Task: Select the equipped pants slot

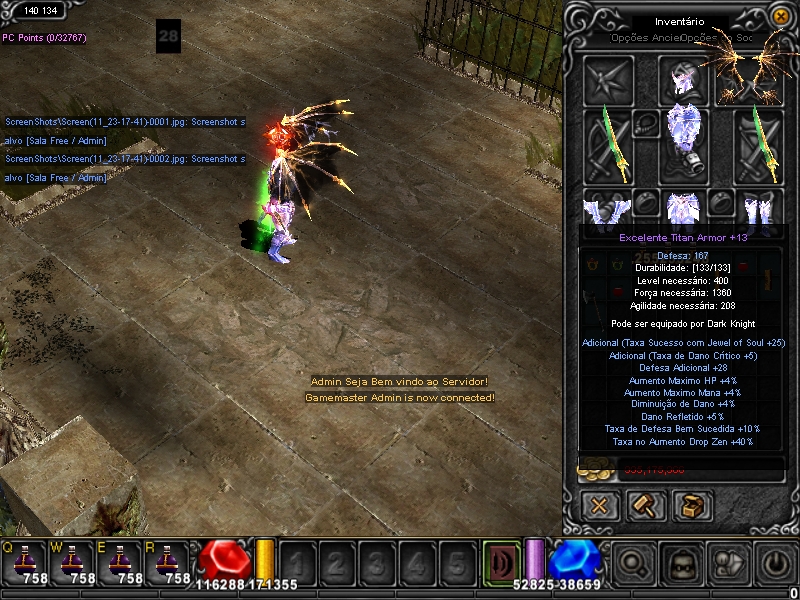Action: point(682,206)
